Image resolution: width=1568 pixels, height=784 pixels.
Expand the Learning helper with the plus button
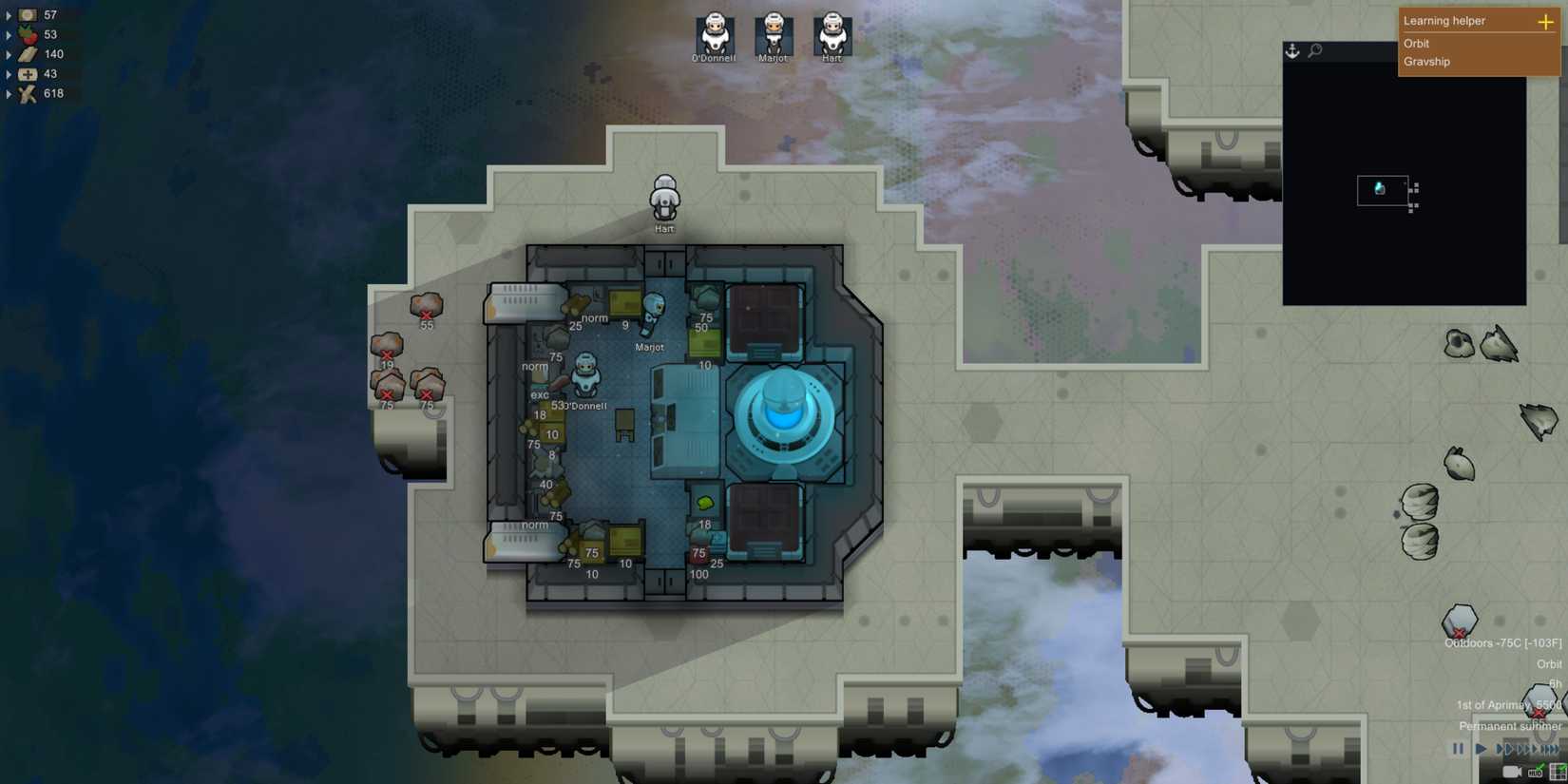click(x=1545, y=21)
